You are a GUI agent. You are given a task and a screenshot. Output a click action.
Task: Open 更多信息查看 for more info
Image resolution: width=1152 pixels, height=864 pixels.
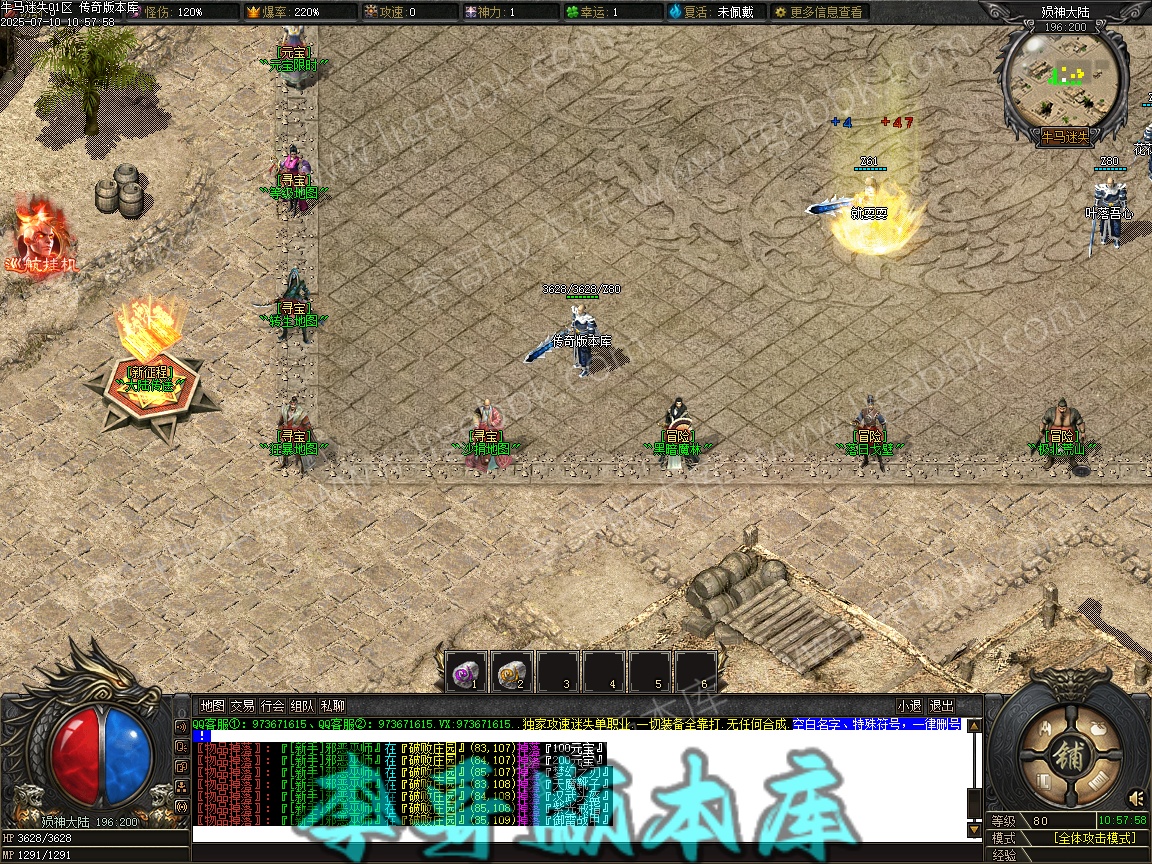point(819,12)
